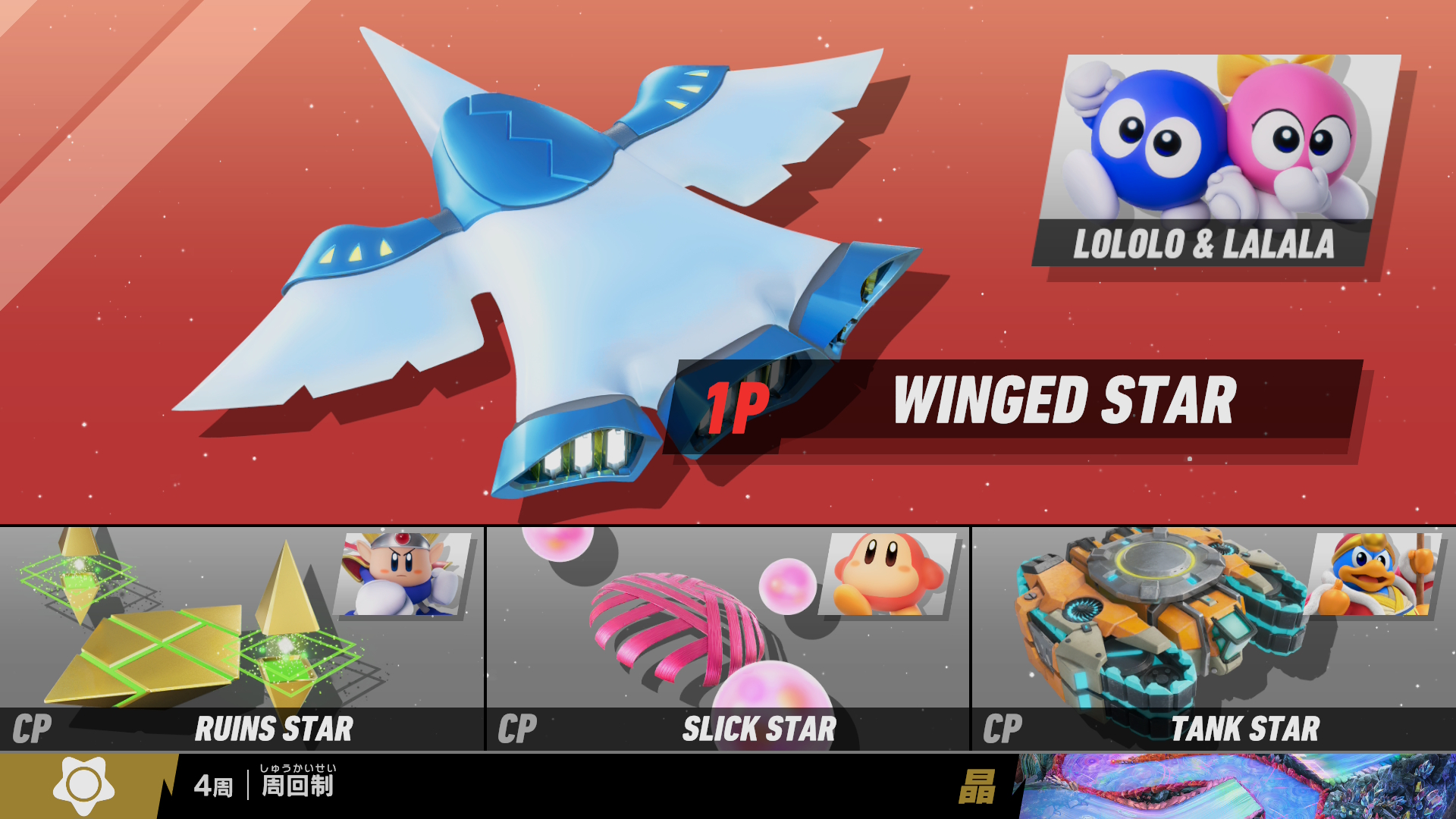Click the gold star emblem icon
1456x819 pixels.
83,786
